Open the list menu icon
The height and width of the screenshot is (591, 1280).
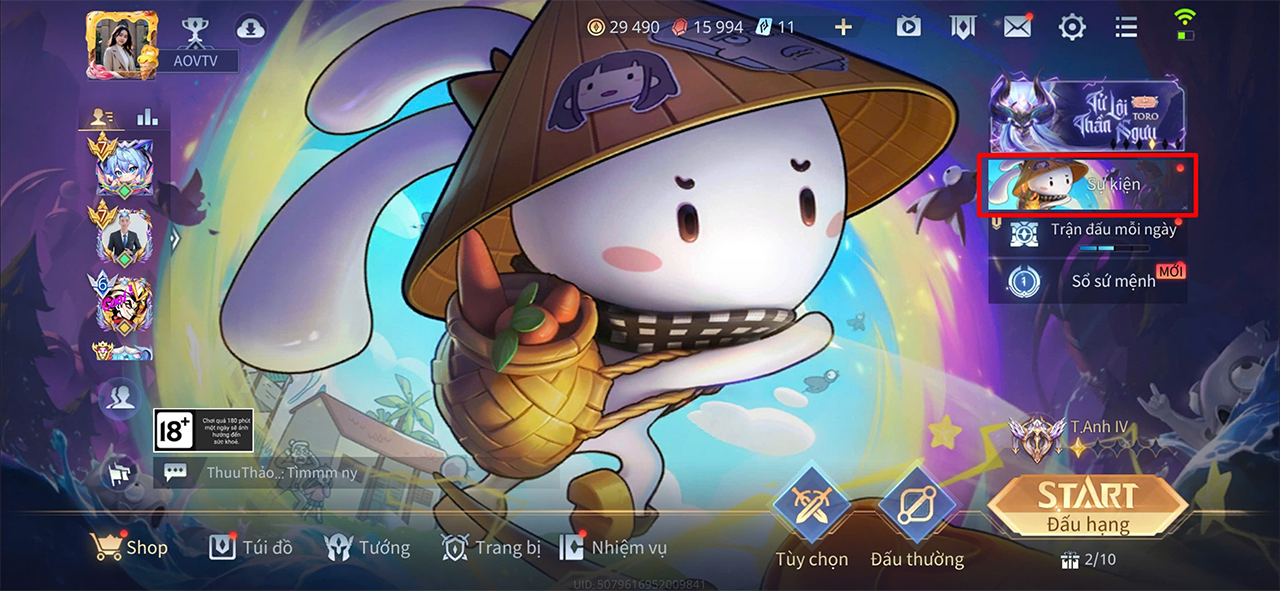1126,27
